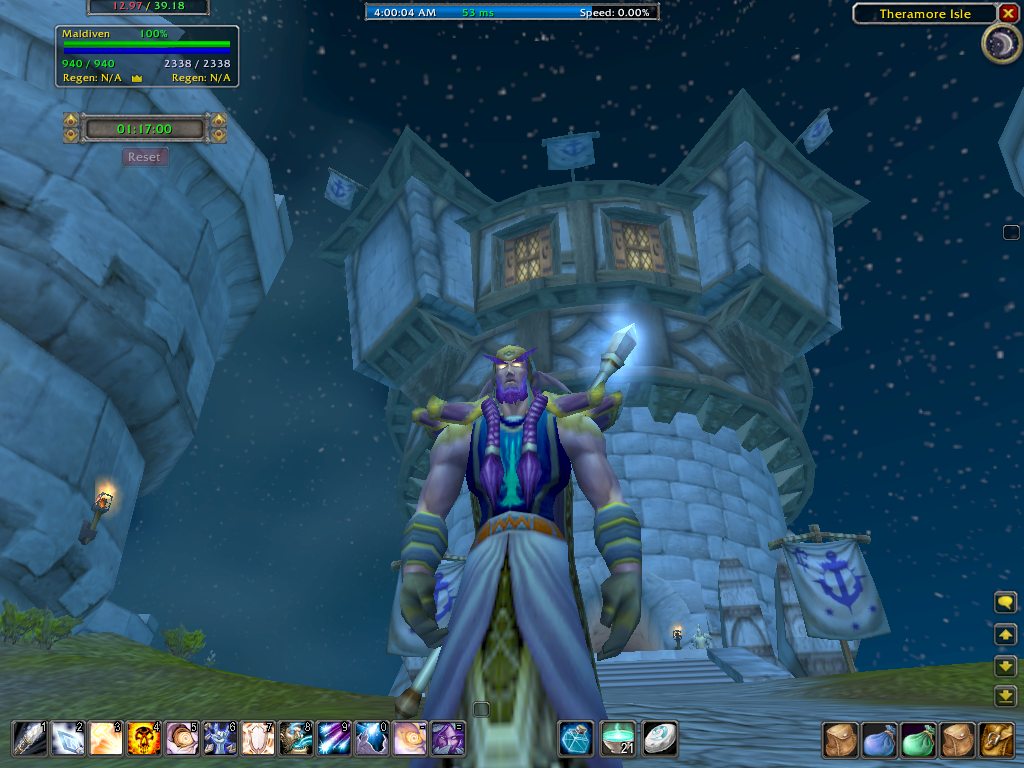
Task: Use the white hearthstone item
Action: 659,739
